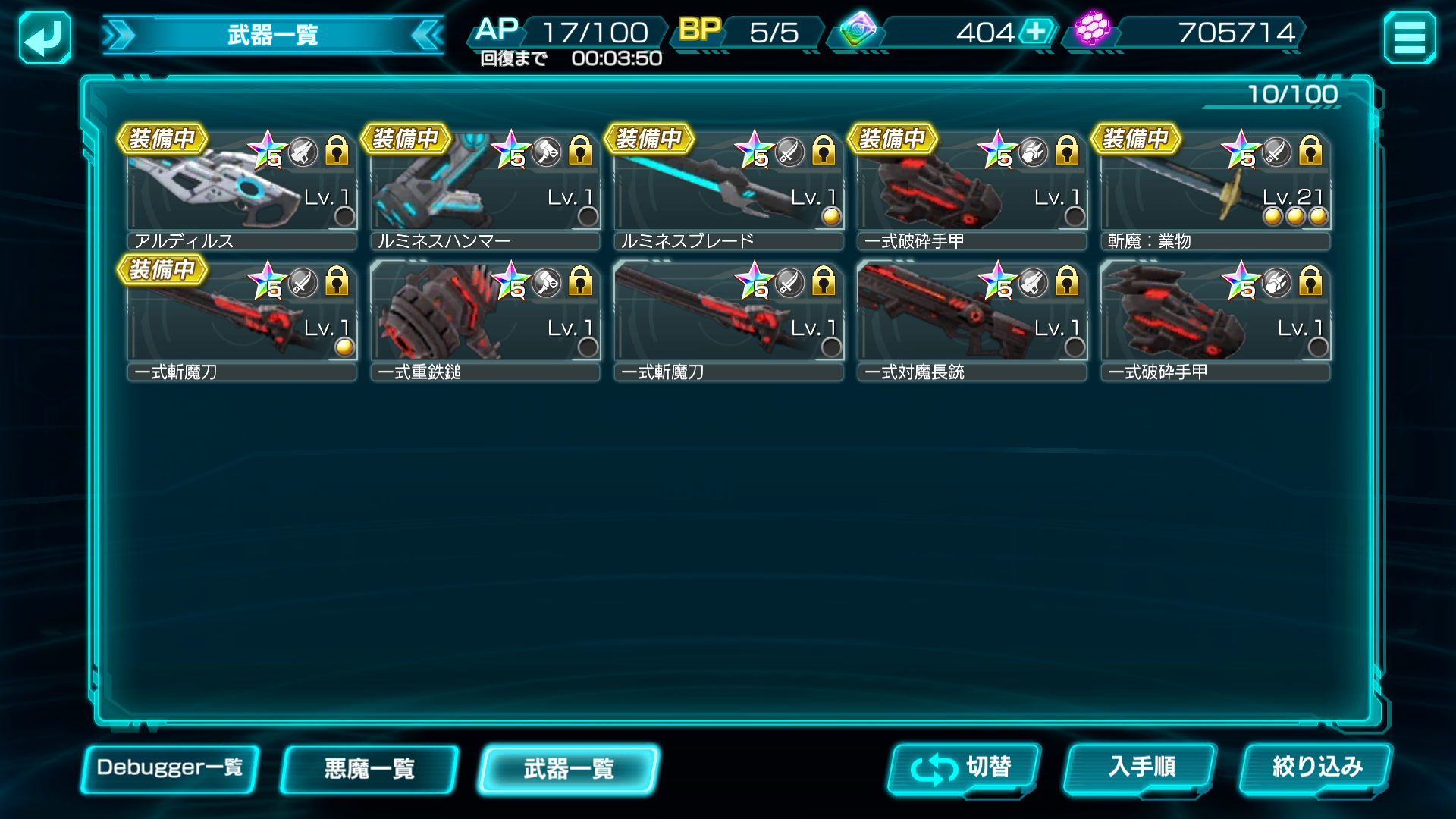Select the 一式重鉄鎚 hammer
This screenshot has width=1456, height=819.
tap(485, 321)
